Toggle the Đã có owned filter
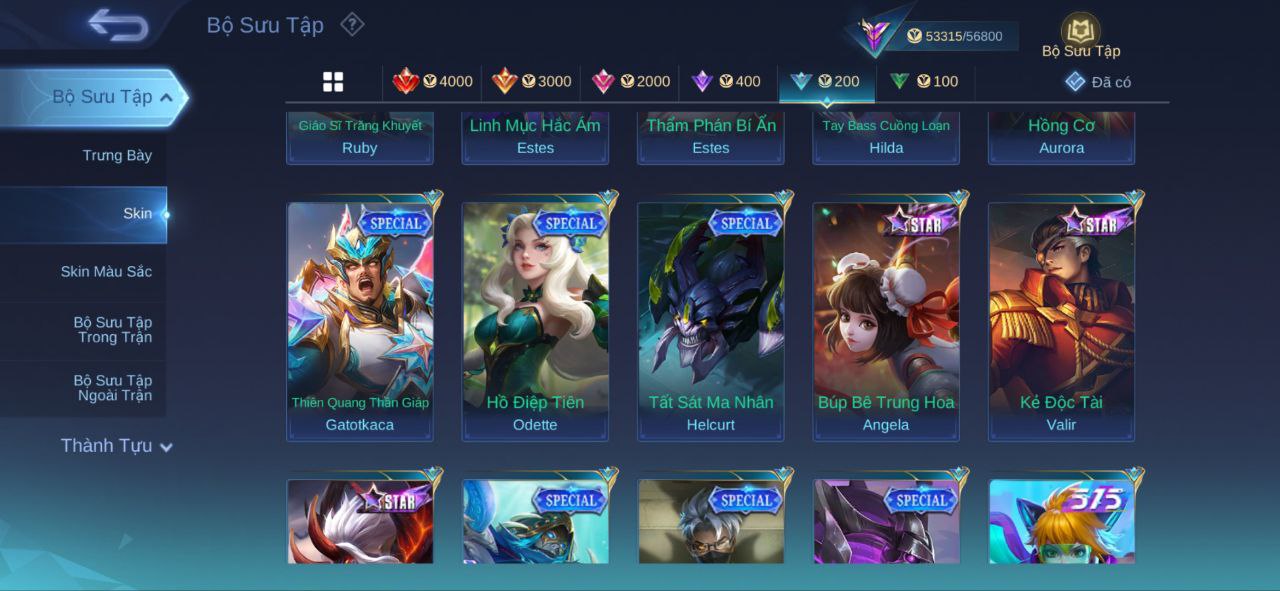 coord(1098,82)
